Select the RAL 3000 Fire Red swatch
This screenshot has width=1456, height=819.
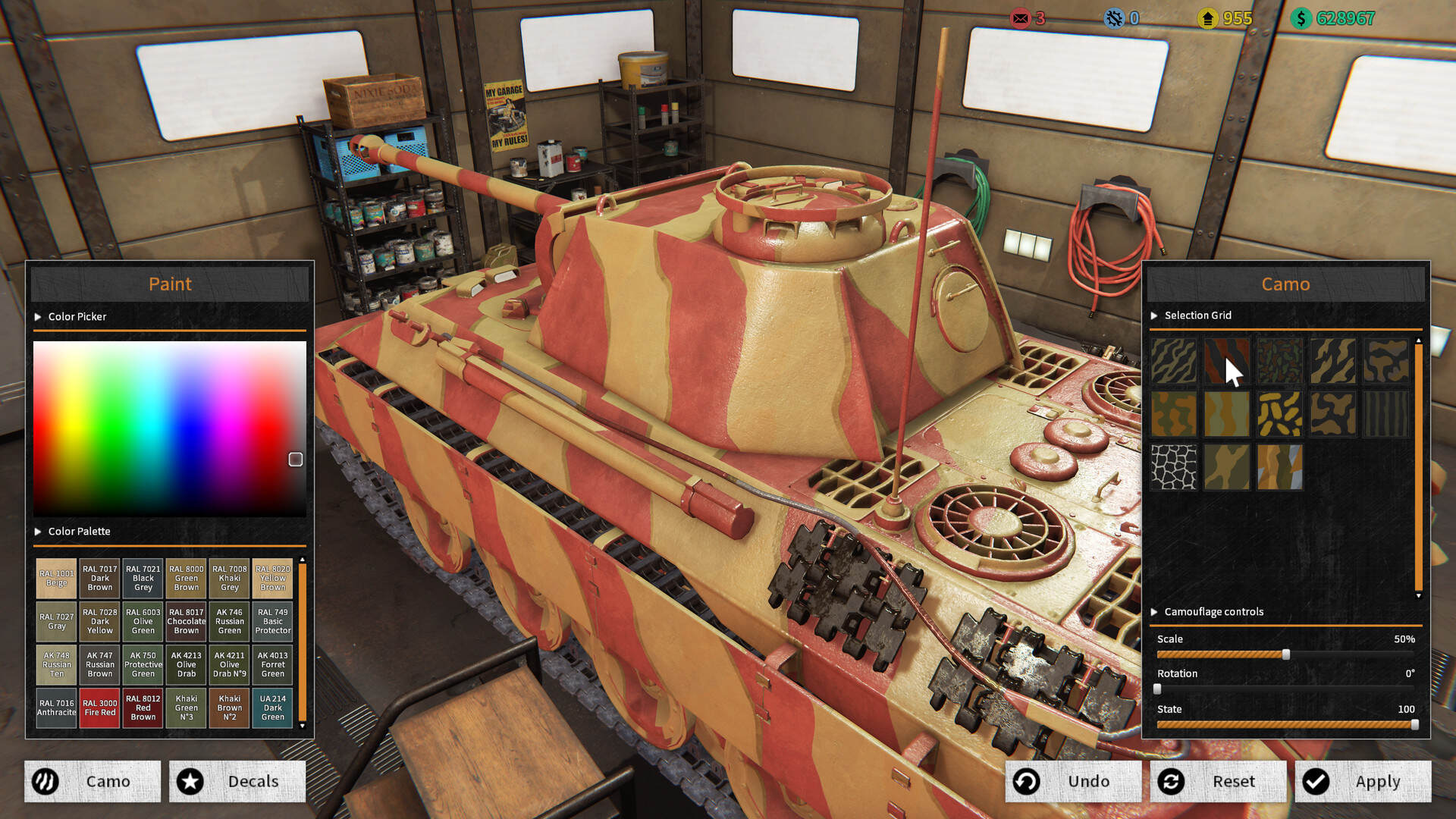click(x=99, y=708)
